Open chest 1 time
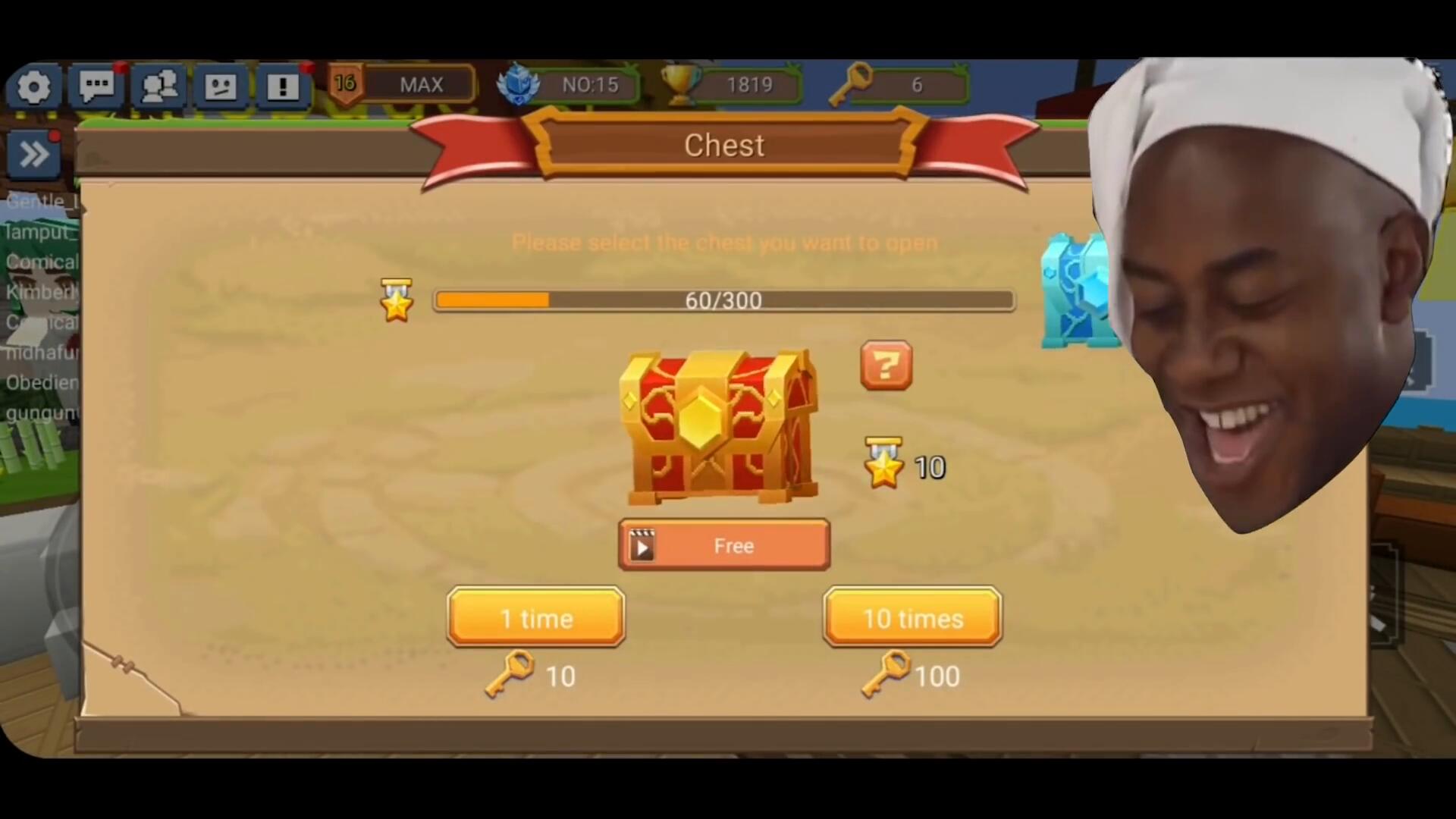The image size is (1456, 819). pyautogui.click(x=535, y=618)
